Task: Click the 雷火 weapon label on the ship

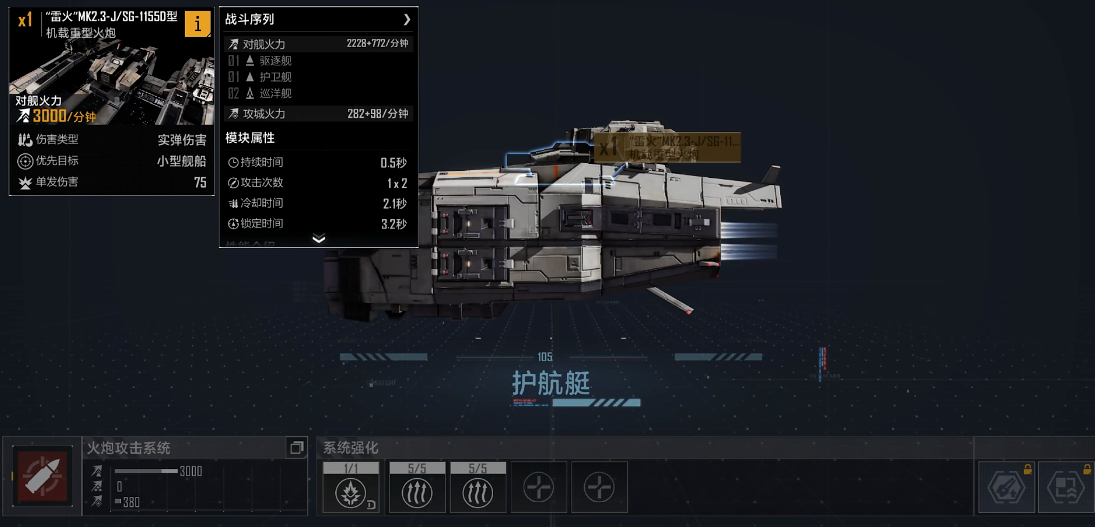Action: click(666, 147)
